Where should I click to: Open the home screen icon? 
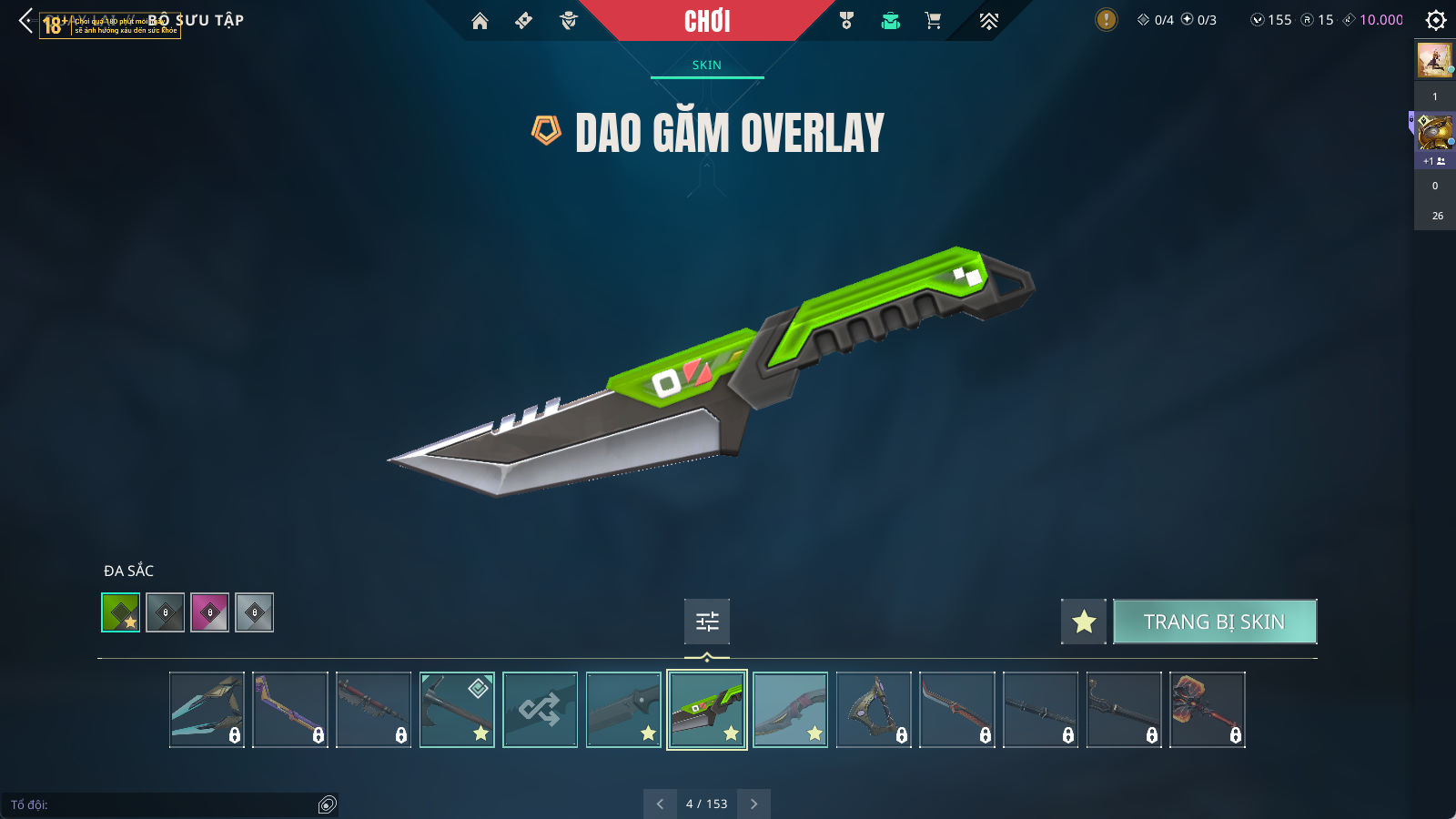tap(480, 21)
